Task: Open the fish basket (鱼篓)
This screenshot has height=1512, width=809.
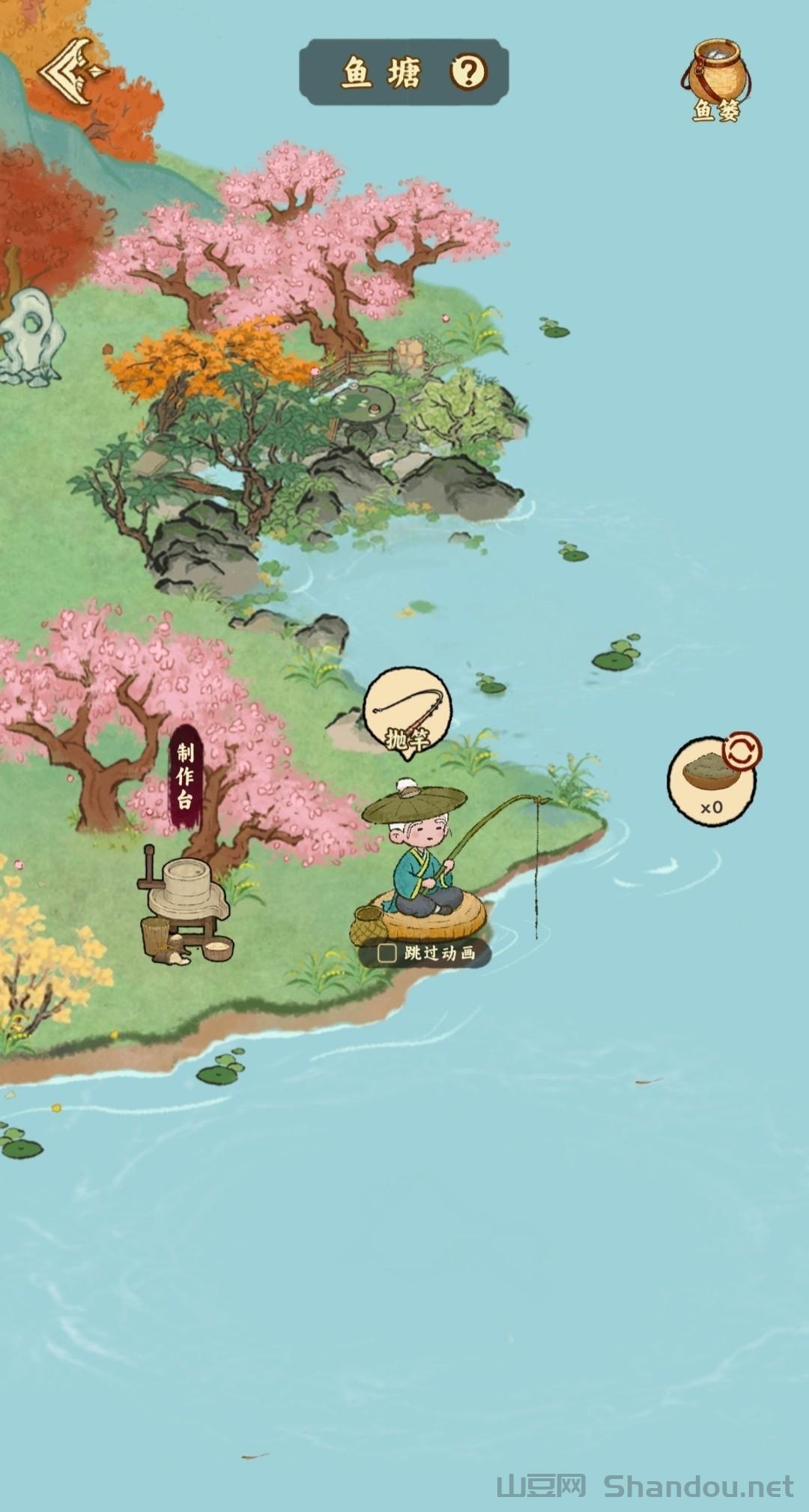Action: tap(716, 80)
